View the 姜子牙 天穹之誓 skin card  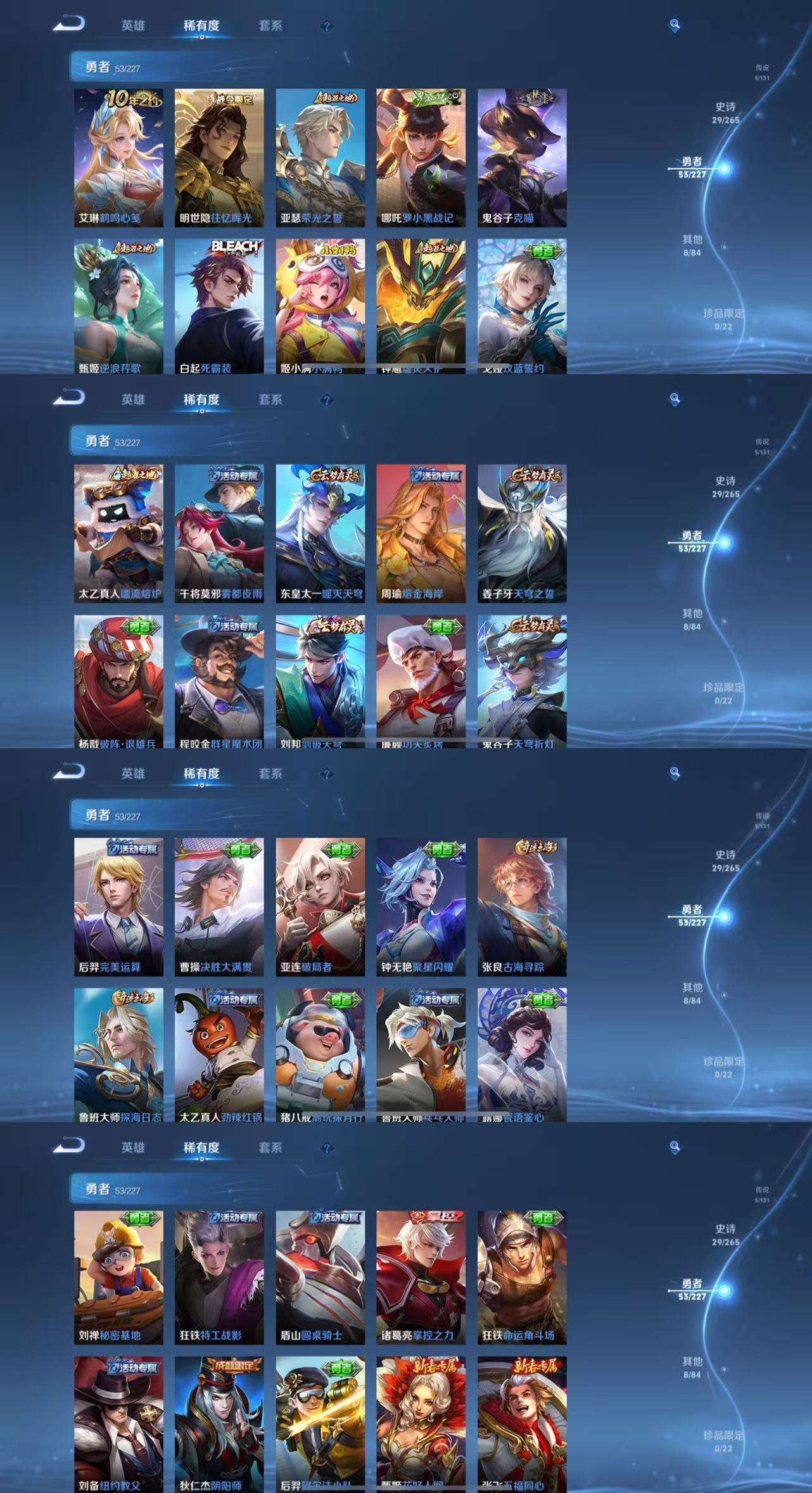tap(522, 533)
